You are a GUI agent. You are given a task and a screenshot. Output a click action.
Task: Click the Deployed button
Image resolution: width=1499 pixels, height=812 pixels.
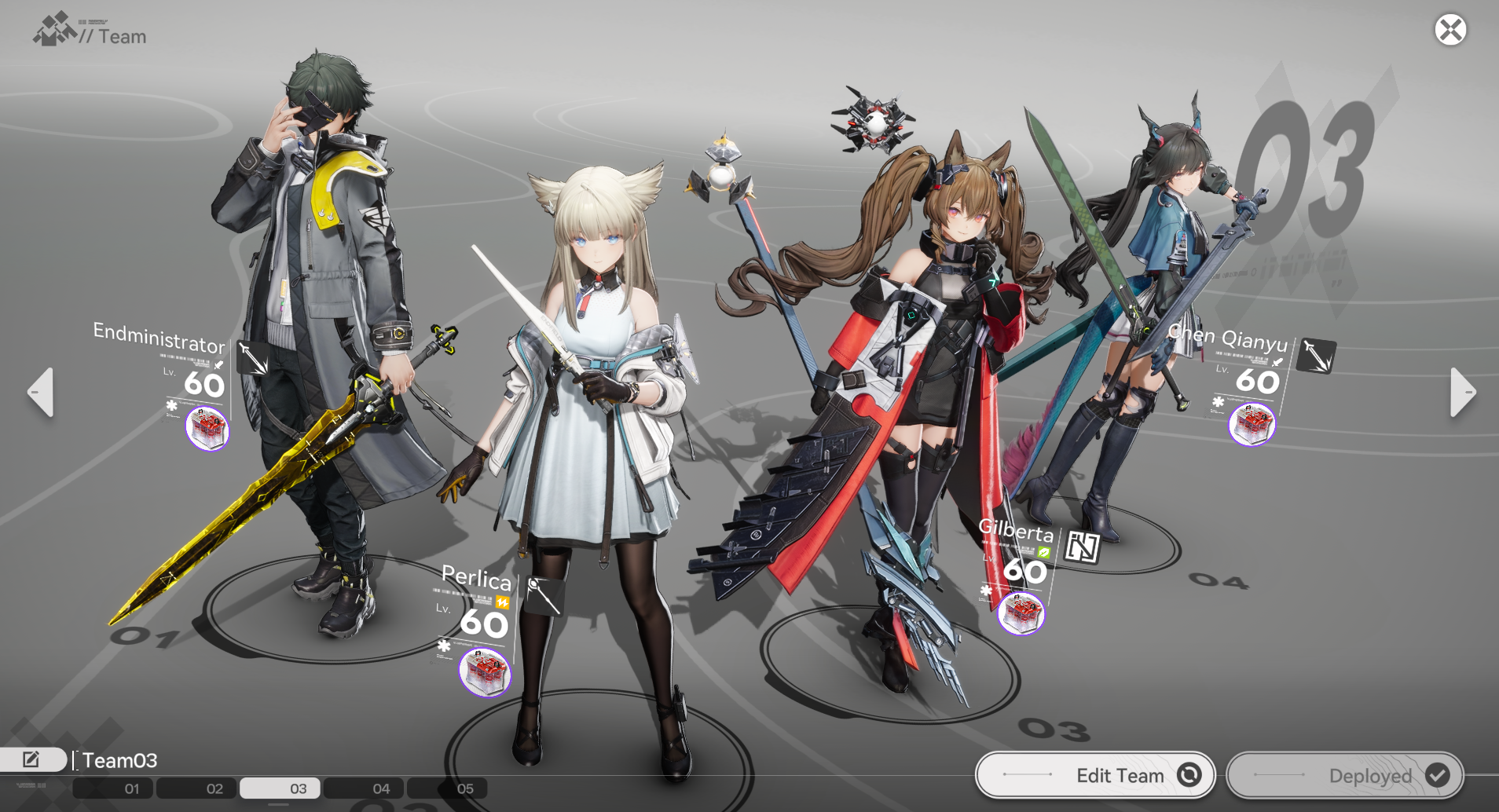click(1345, 775)
